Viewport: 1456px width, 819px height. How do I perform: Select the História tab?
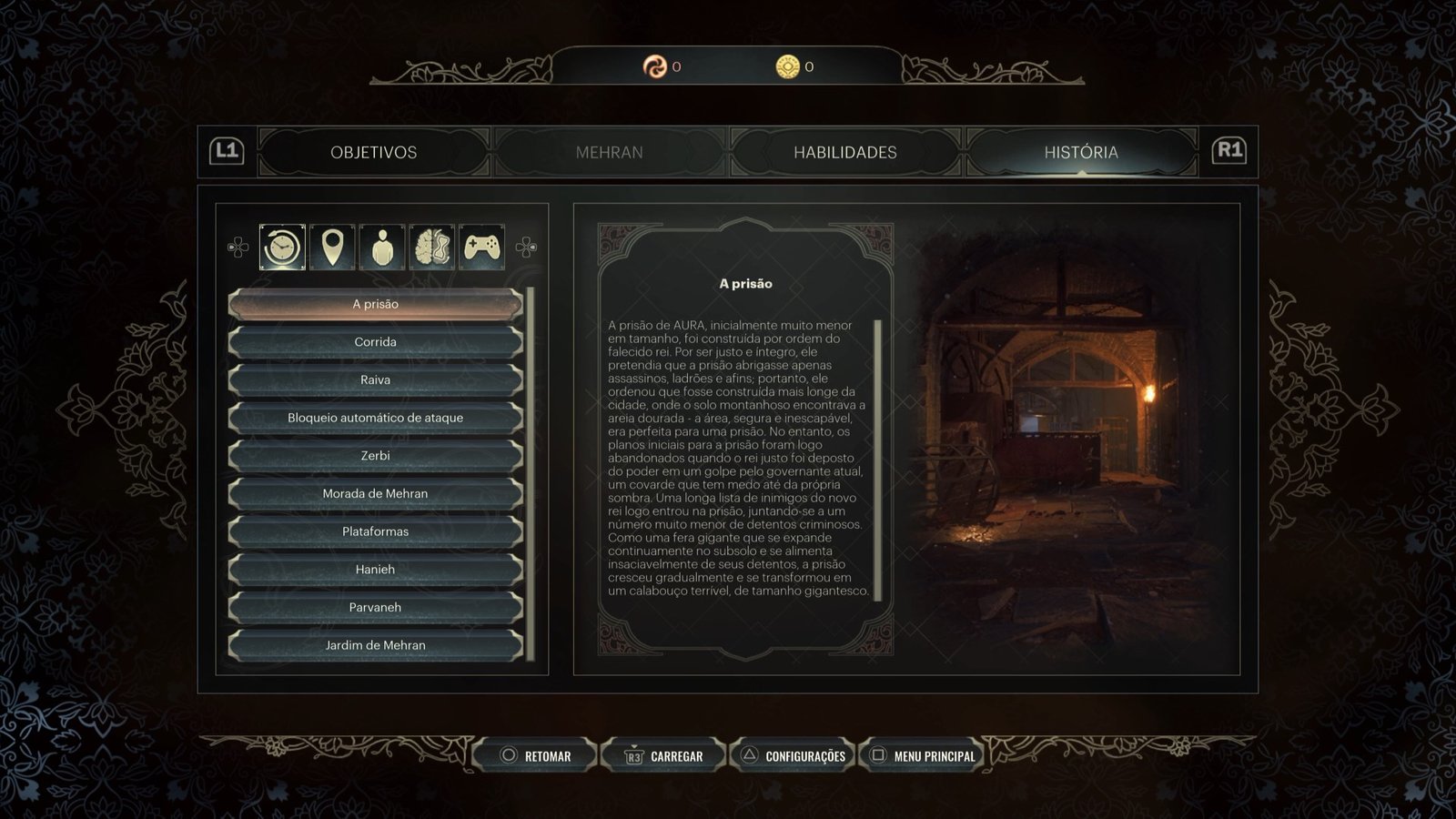[x=1080, y=152]
